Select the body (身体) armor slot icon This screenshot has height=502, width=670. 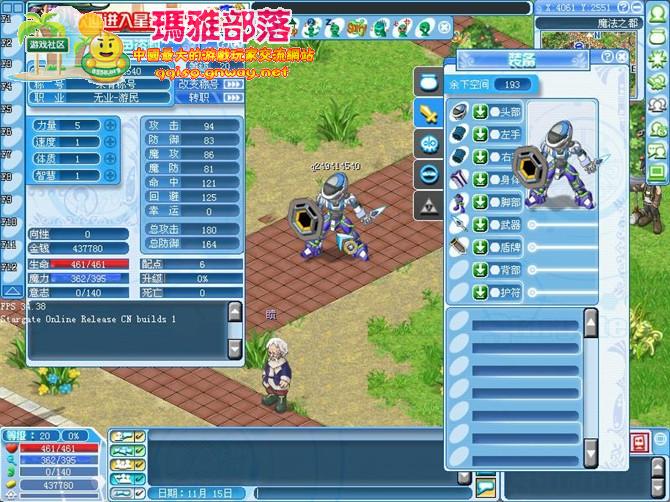pos(458,180)
